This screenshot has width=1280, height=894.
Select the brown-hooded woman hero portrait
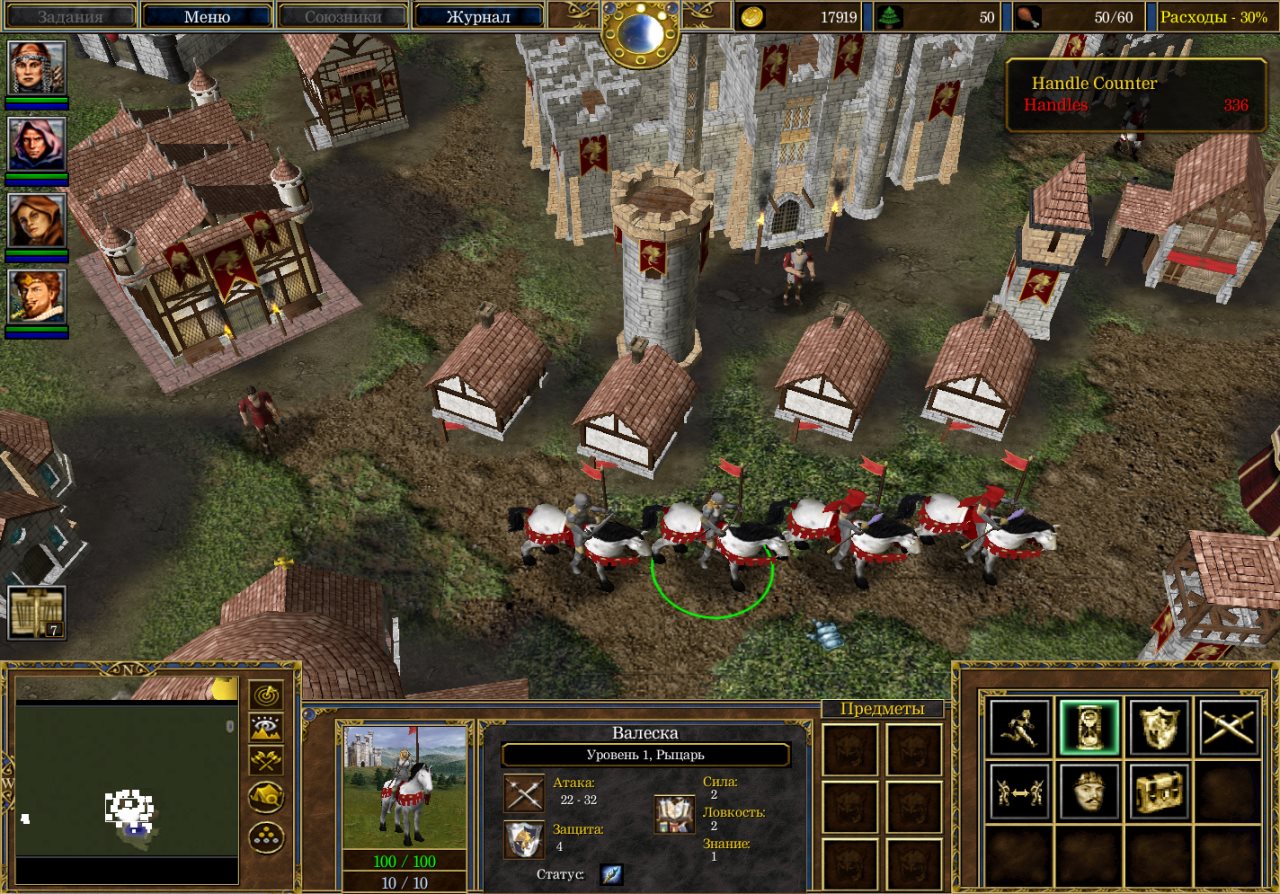click(38, 220)
